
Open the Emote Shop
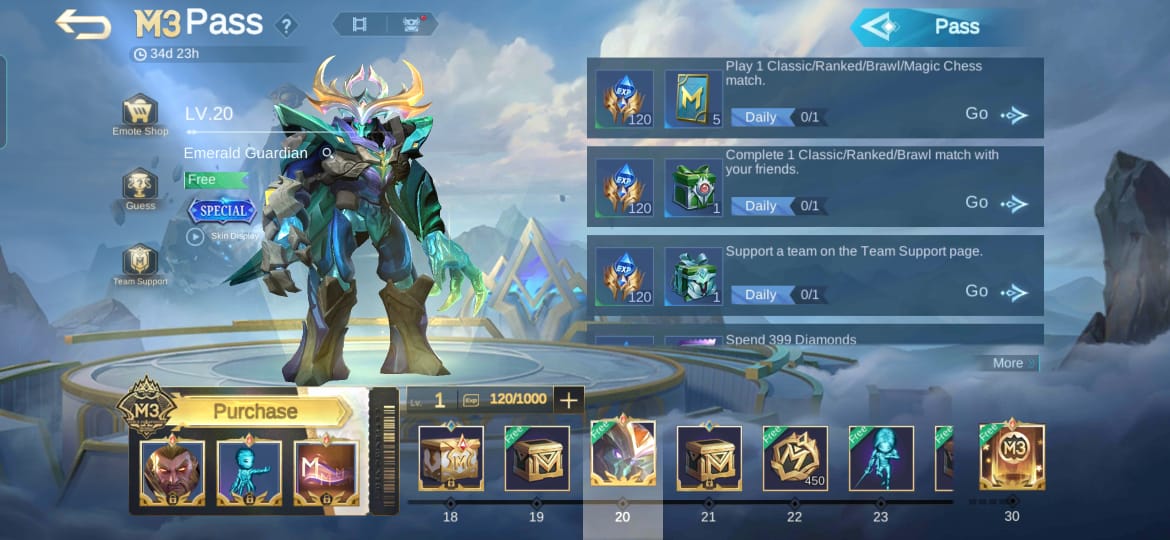tap(140, 112)
